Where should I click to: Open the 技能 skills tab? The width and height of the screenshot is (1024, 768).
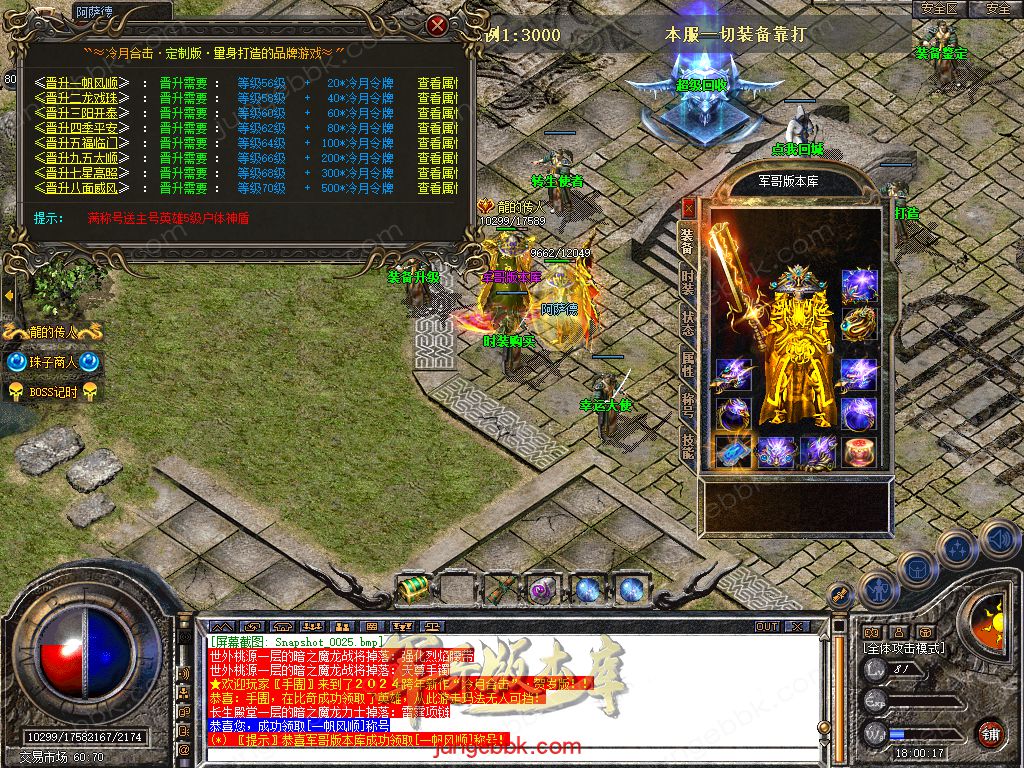pos(688,443)
